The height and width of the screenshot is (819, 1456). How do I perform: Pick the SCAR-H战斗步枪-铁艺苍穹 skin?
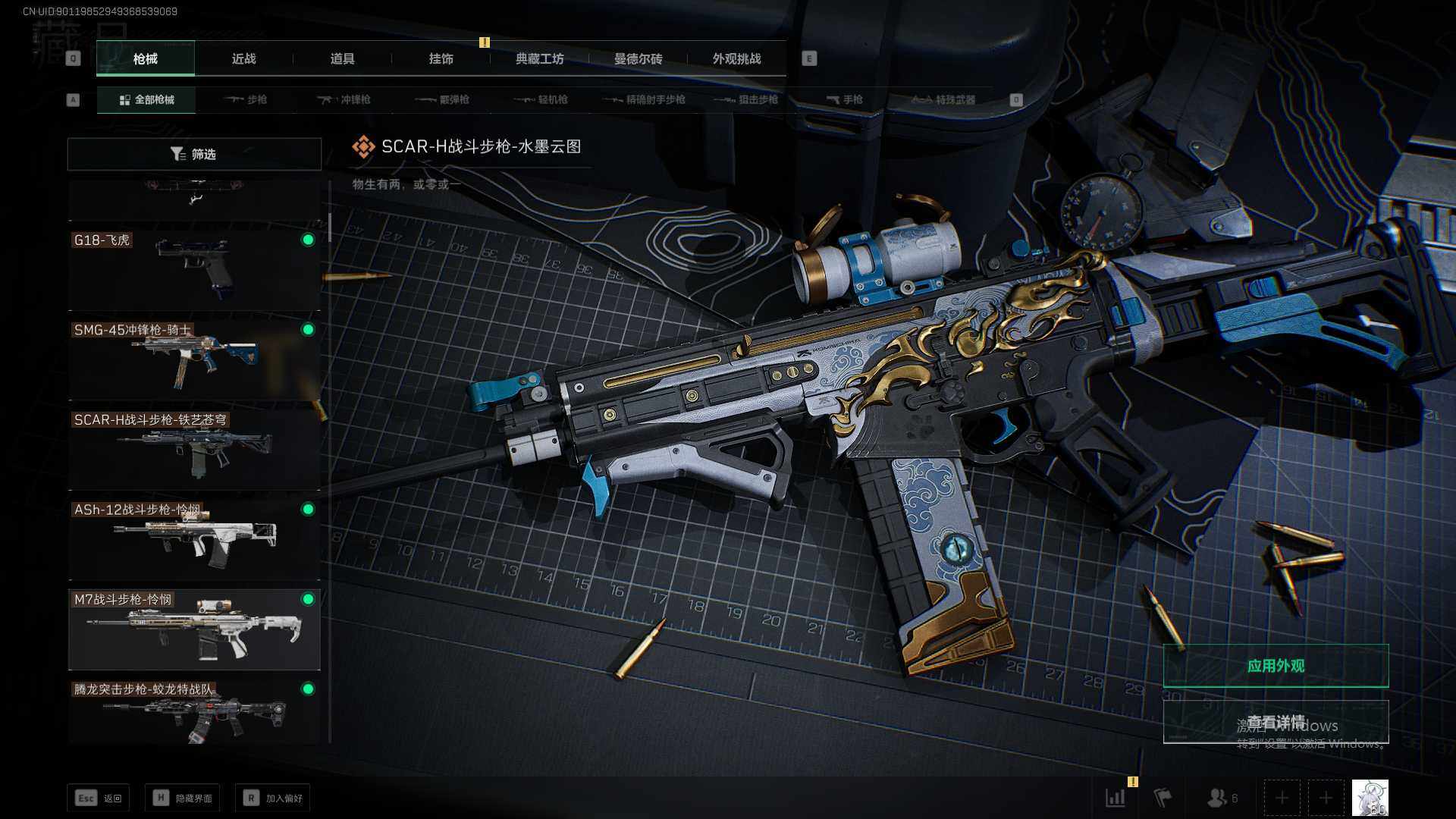(194, 447)
